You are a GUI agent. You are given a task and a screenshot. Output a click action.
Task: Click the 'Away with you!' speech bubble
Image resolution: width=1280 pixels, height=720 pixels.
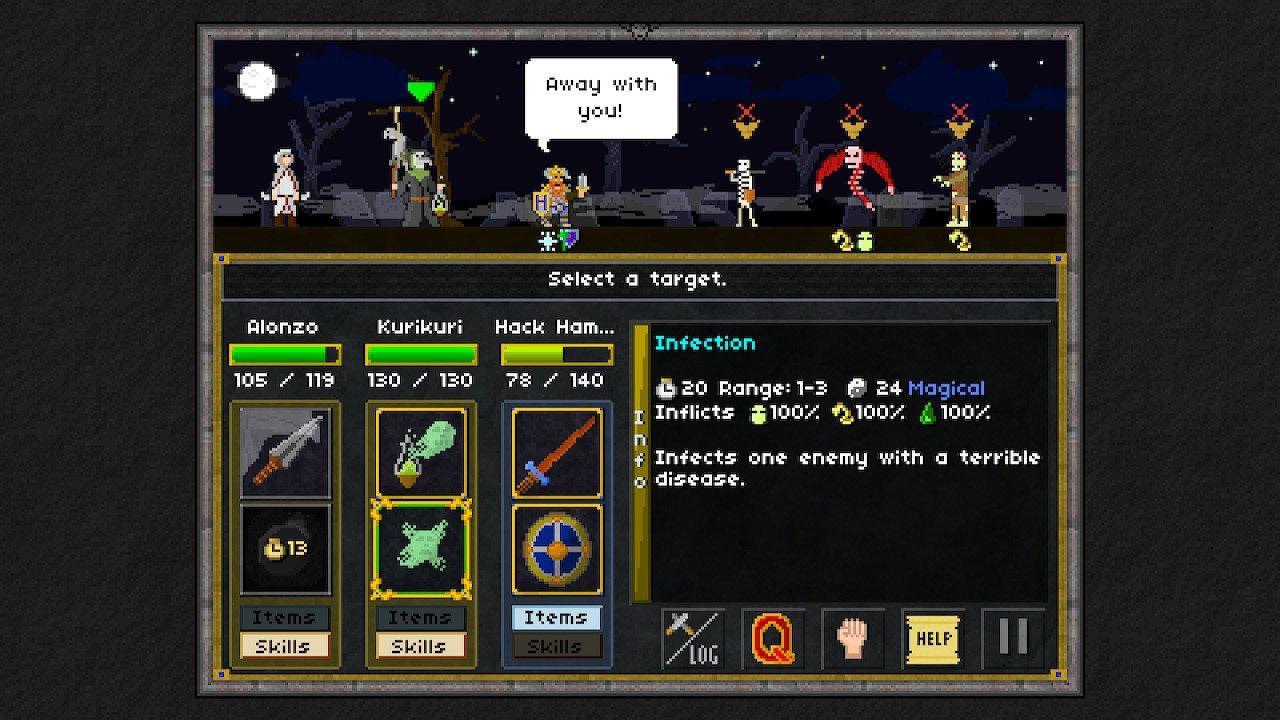tap(600, 96)
